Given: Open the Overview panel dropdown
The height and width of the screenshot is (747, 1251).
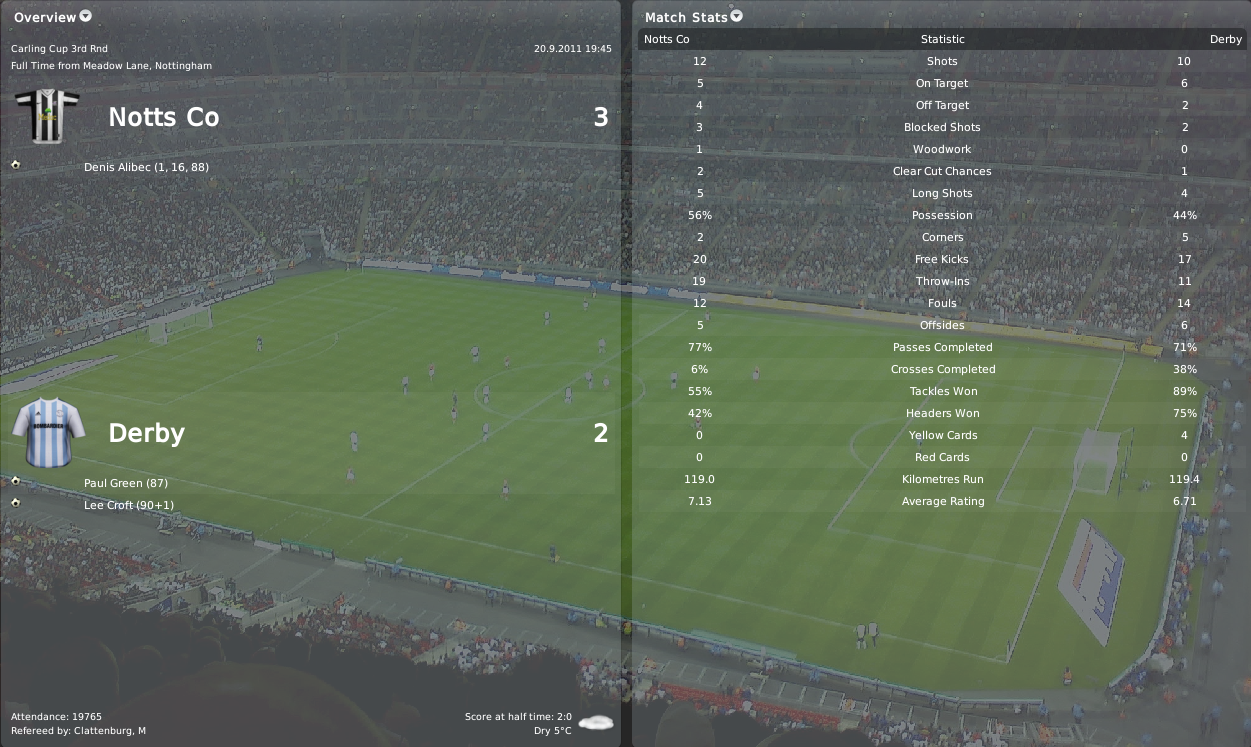Looking at the screenshot, I should 85,16.
